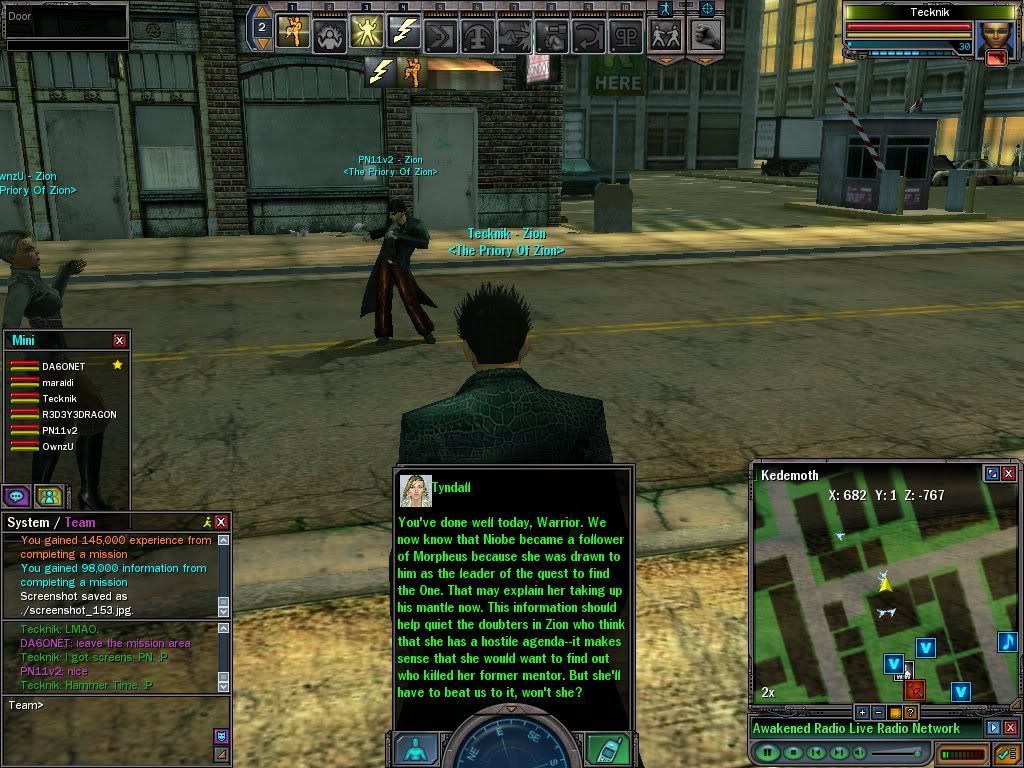1024x768 pixels.
Task: Select team member DA6ONET in the list
Action: 63,367
